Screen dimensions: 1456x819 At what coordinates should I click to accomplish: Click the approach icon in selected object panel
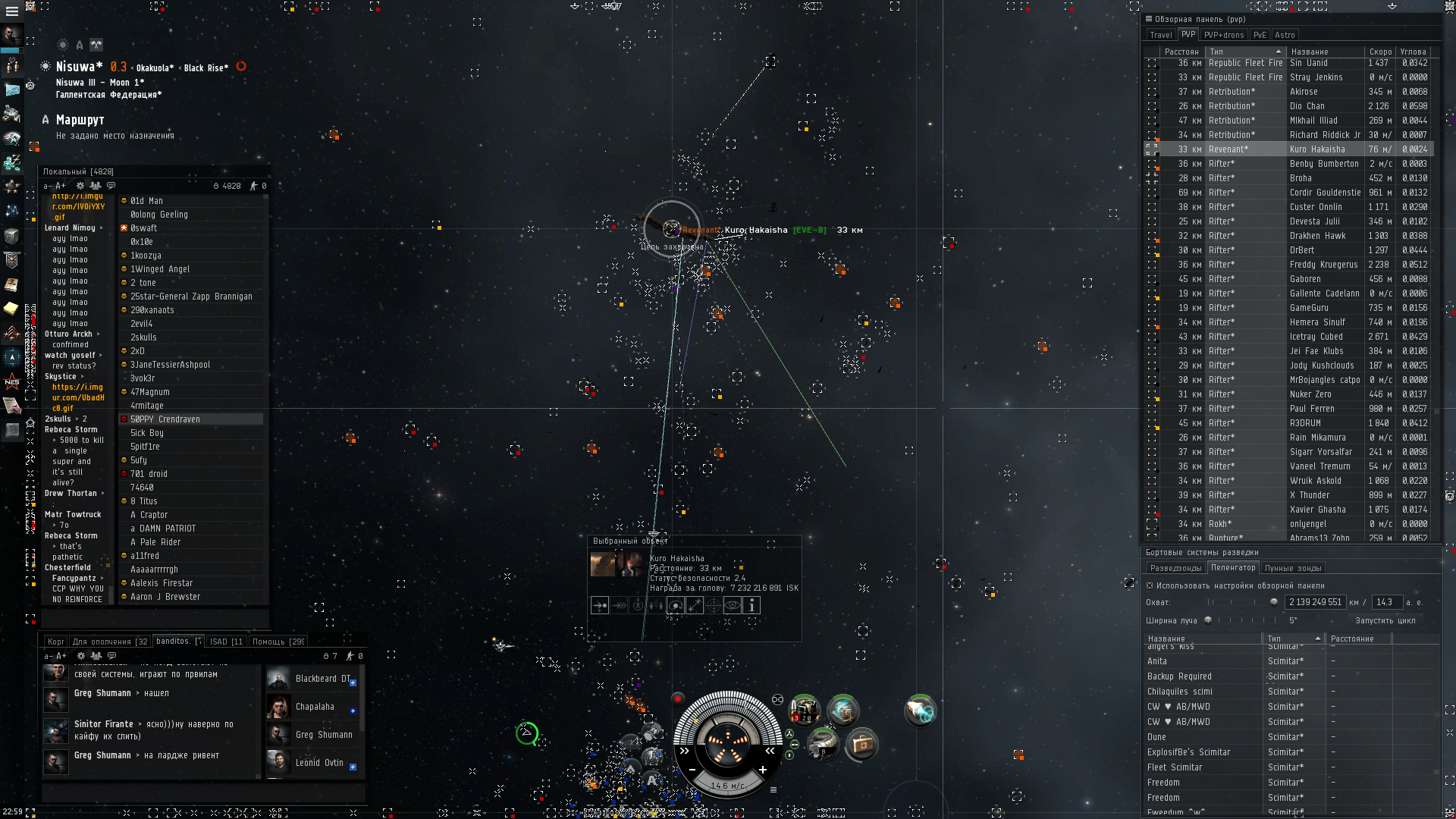[x=600, y=605]
